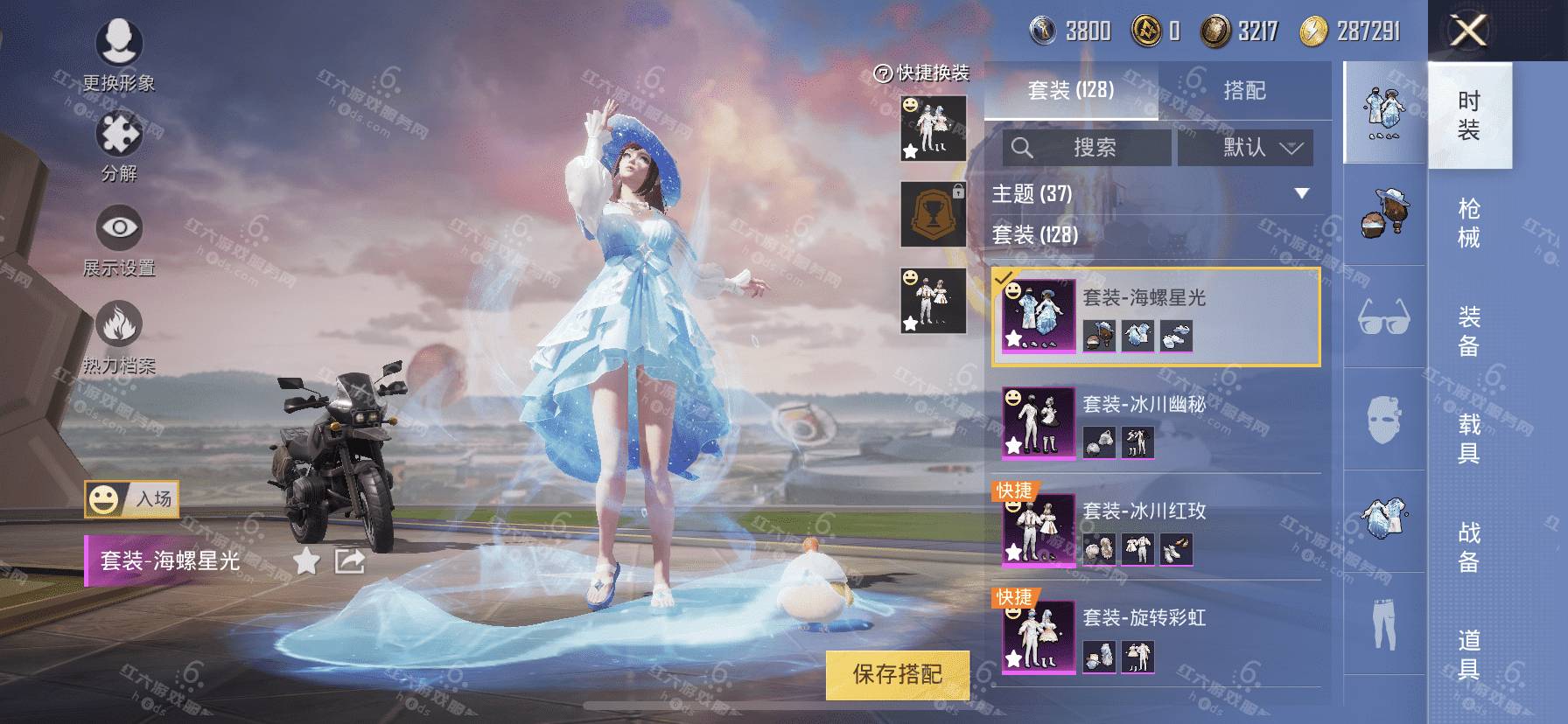Click the 入场 entrance emote button

click(132, 499)
